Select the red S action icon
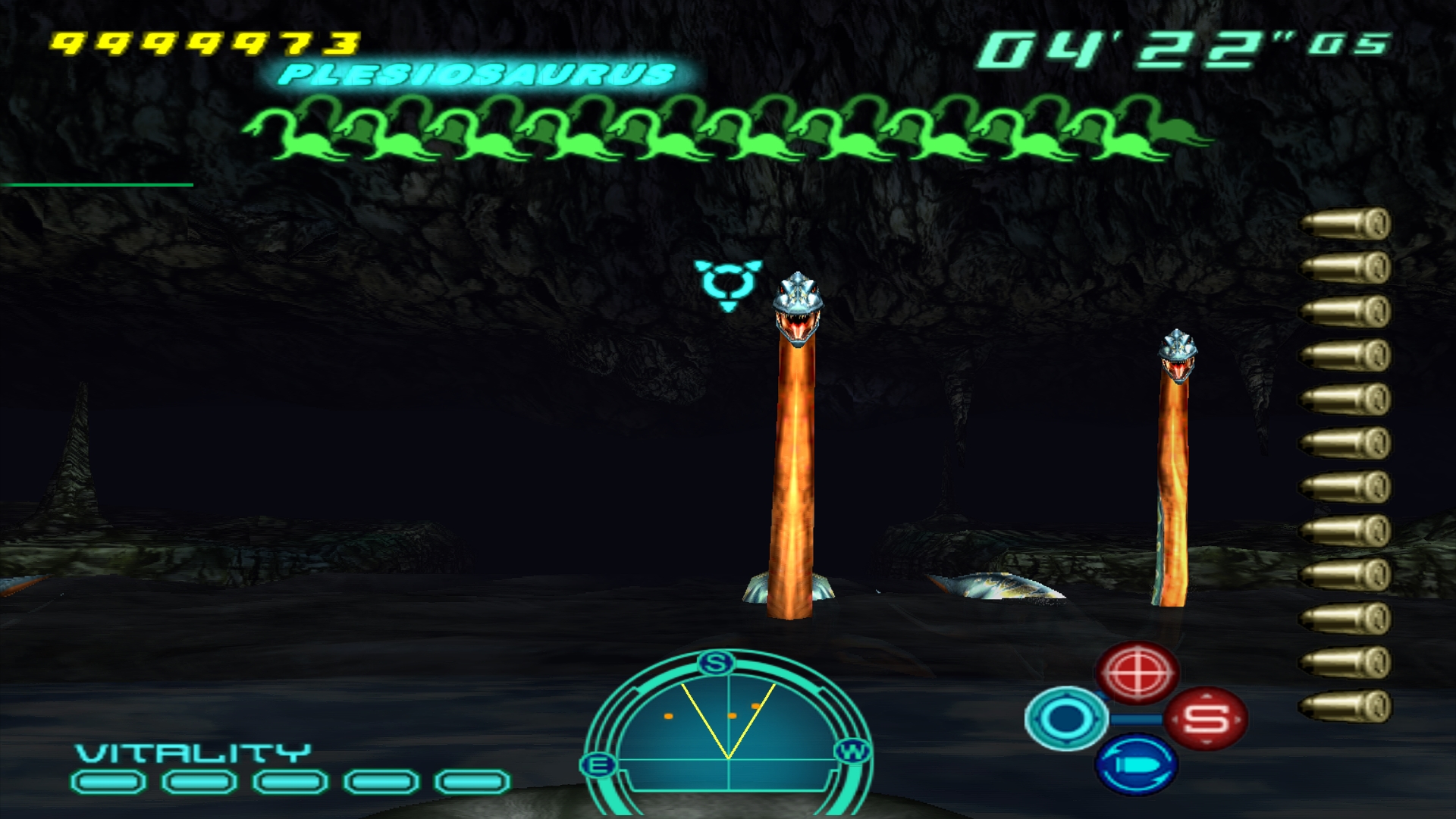The image size is (1456, 819). tap(1206, 718)
